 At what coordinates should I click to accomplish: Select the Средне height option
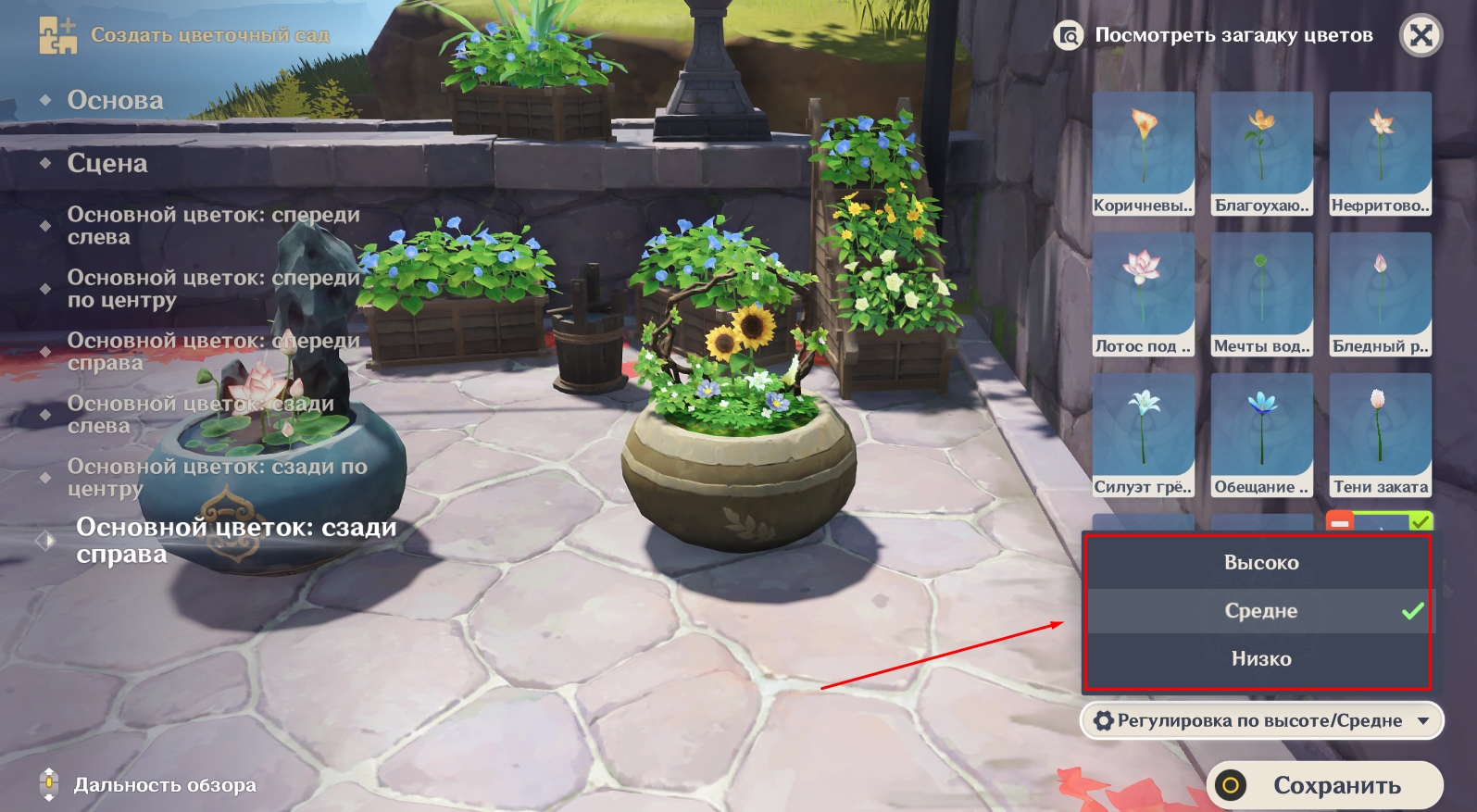(1260, 611)
